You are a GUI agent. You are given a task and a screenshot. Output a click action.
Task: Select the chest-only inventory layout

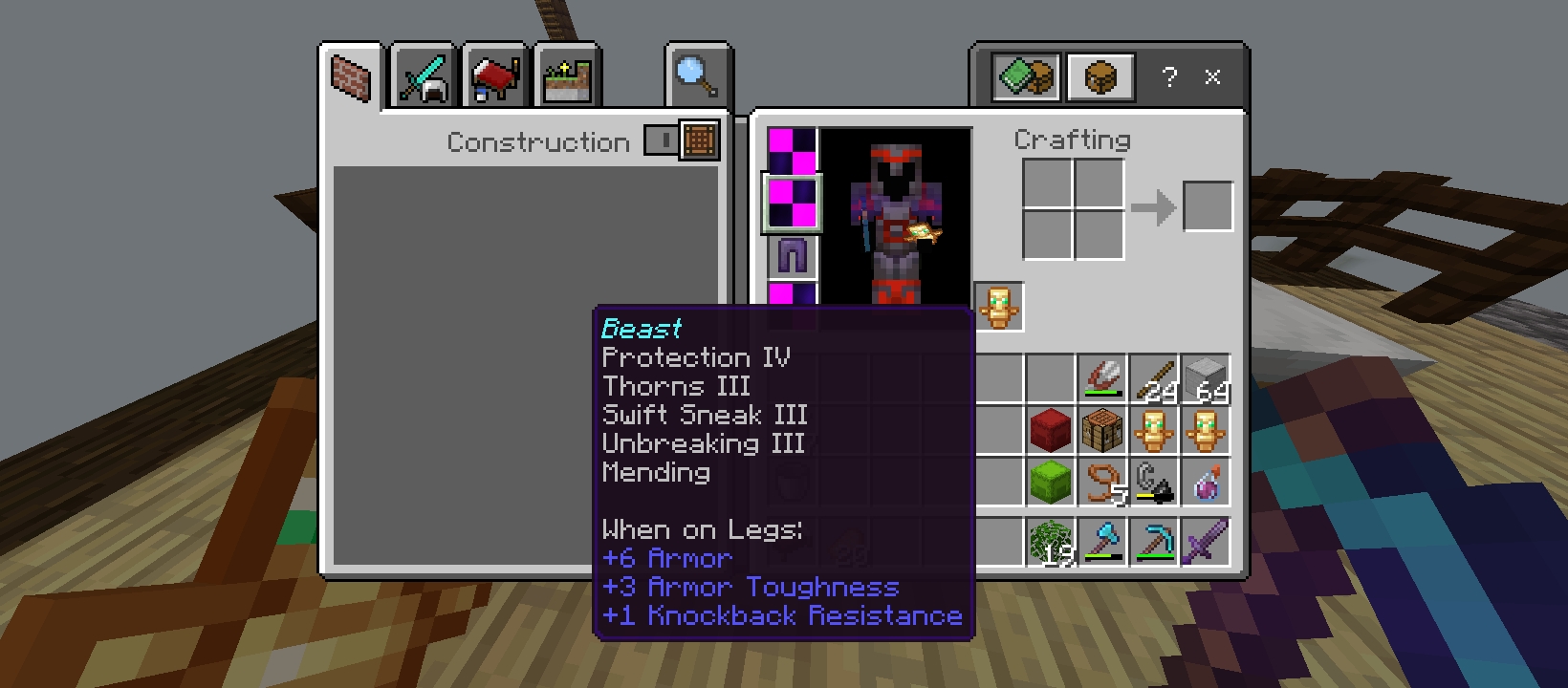click(1100, 76)
